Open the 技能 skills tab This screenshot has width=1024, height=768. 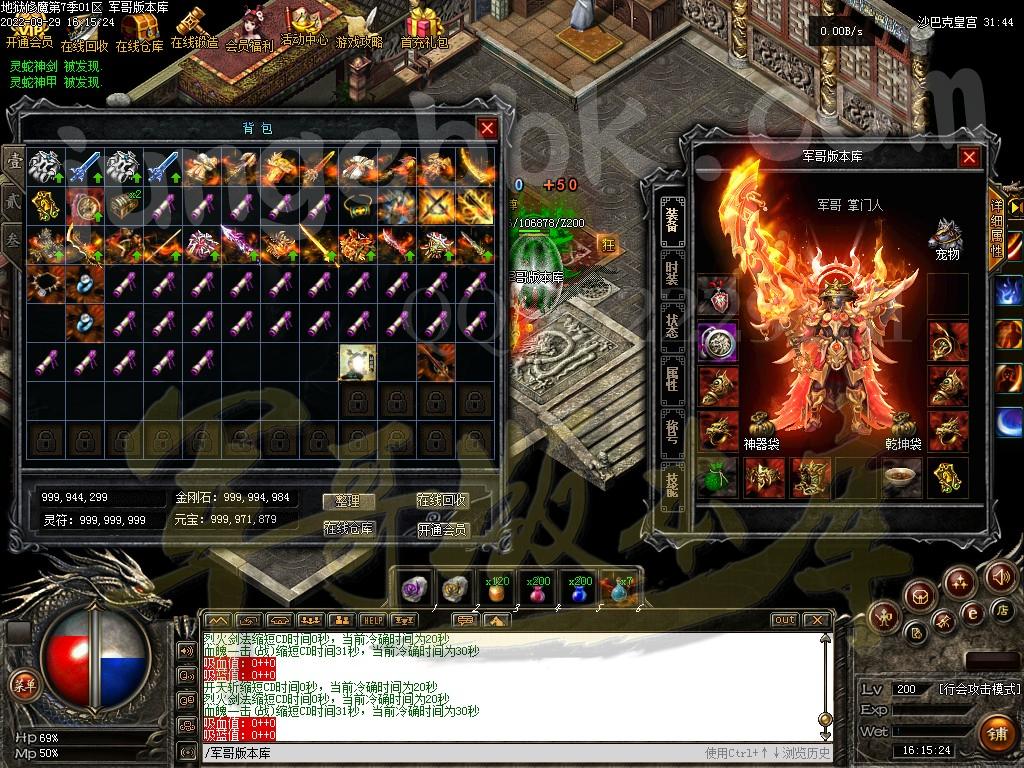[672, 481]
